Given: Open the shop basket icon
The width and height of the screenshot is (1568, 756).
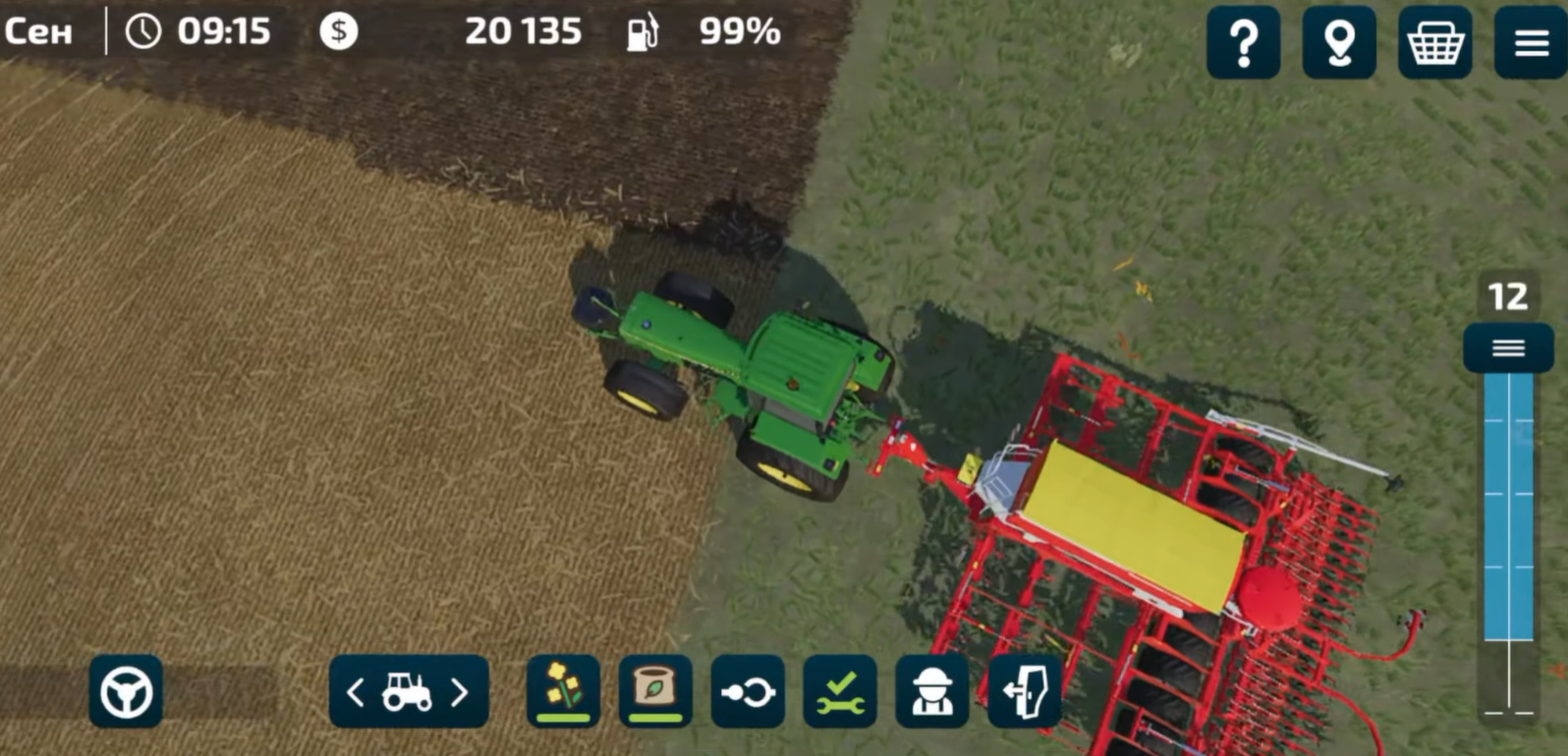Looking at the screenshot, I should (1434, 42).
